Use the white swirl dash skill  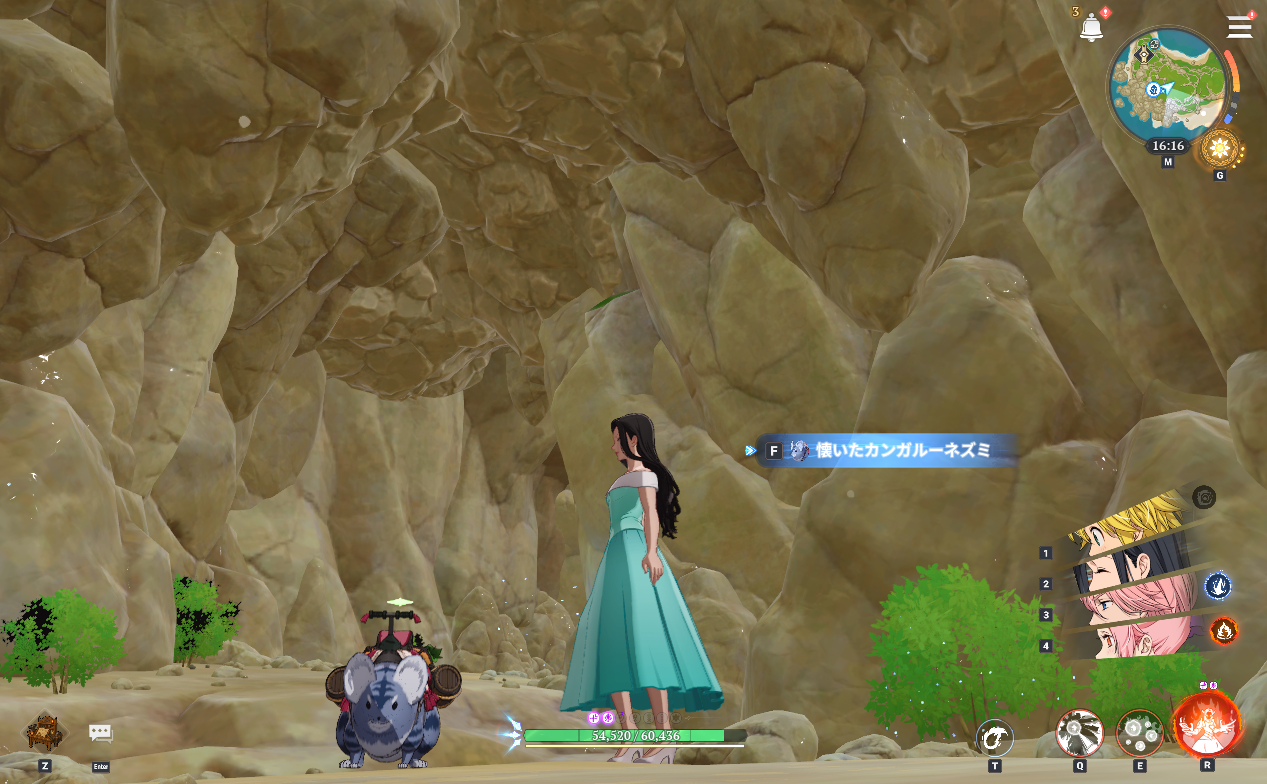point(994,738)
